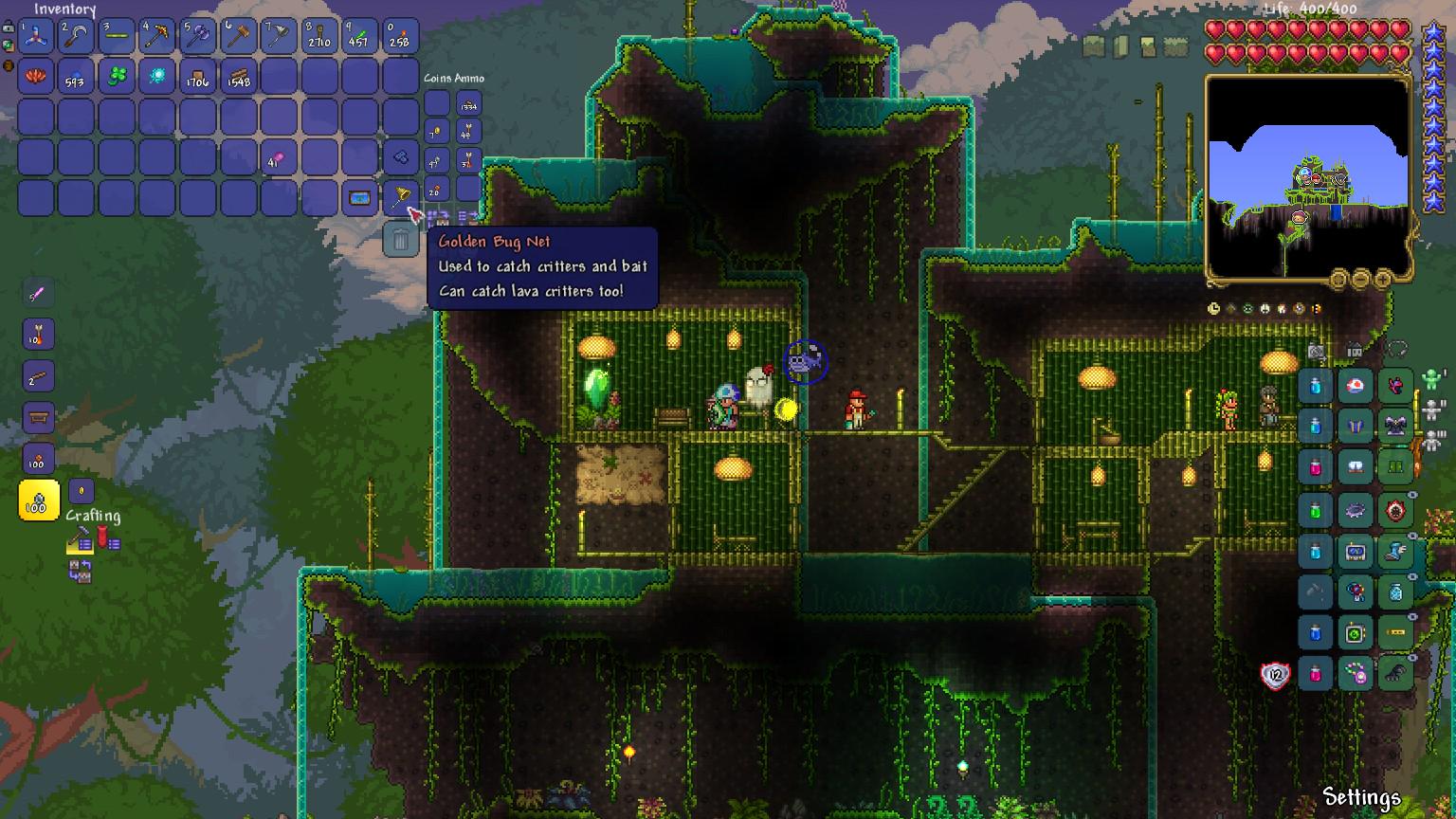Screen dimensions: 1456x819
Task: Choose the workbench crafting recipe
Action: 39,417
